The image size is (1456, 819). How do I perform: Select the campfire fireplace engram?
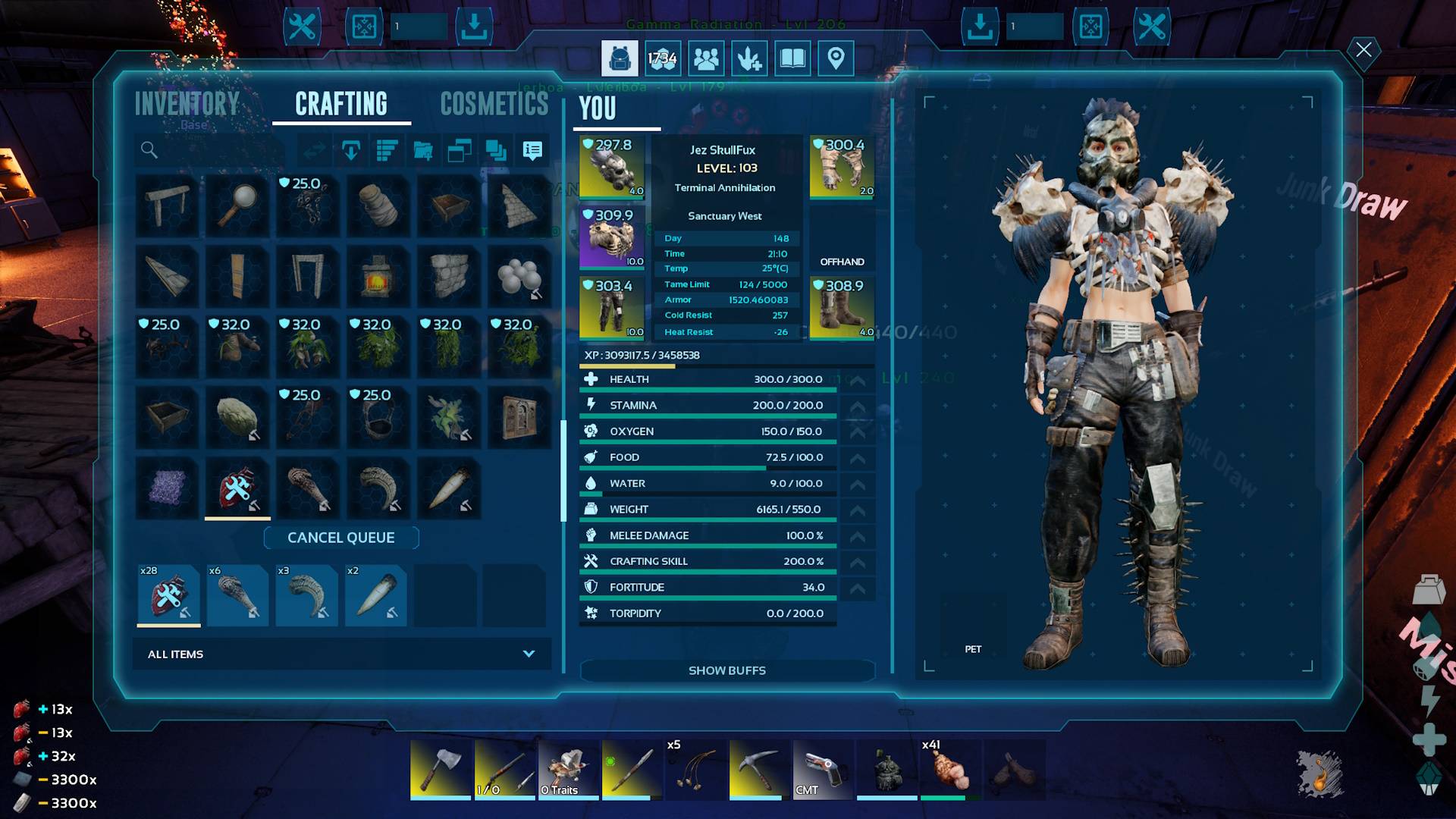tap(378, 275)
